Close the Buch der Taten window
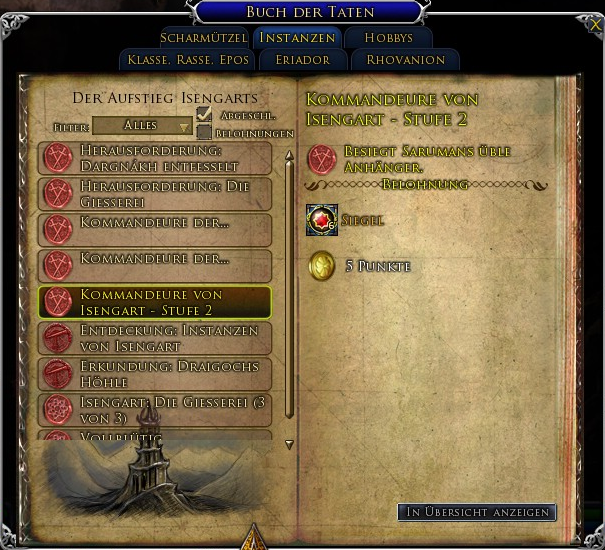605x550 pixels. click(596, 24)
